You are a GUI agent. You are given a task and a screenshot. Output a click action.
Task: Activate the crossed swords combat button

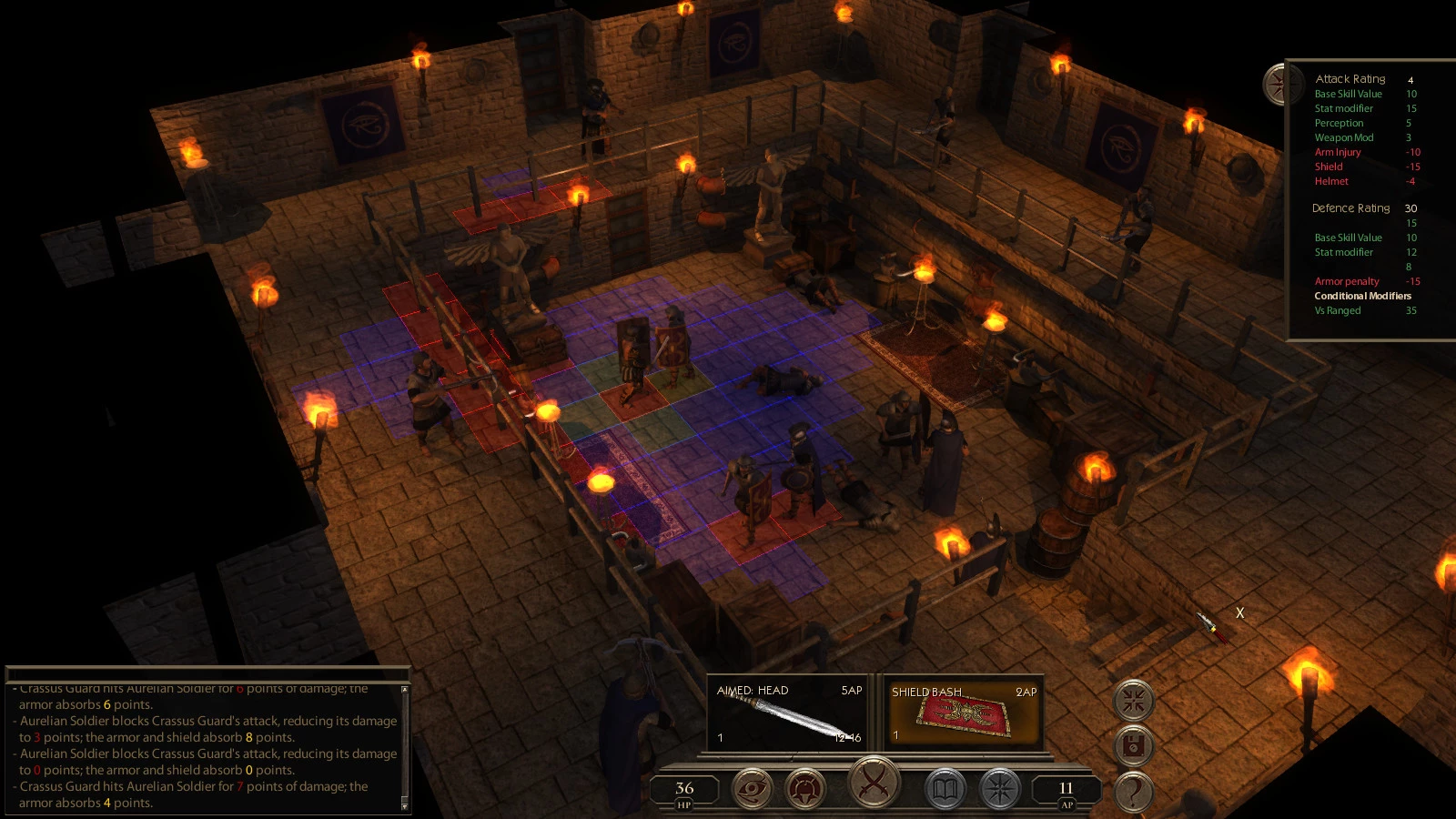click(874, 782)
